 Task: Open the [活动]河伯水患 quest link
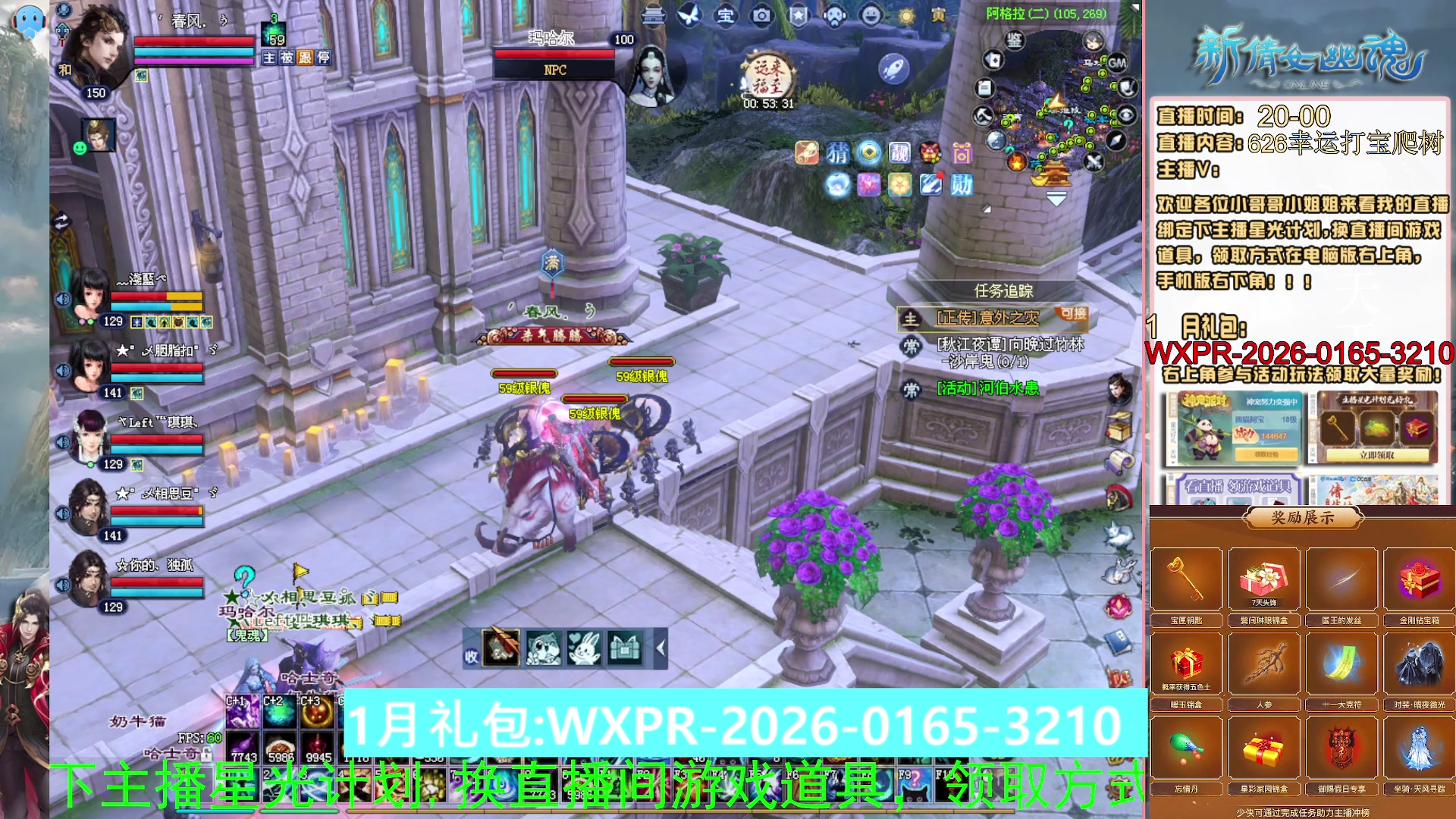(990, 389)
